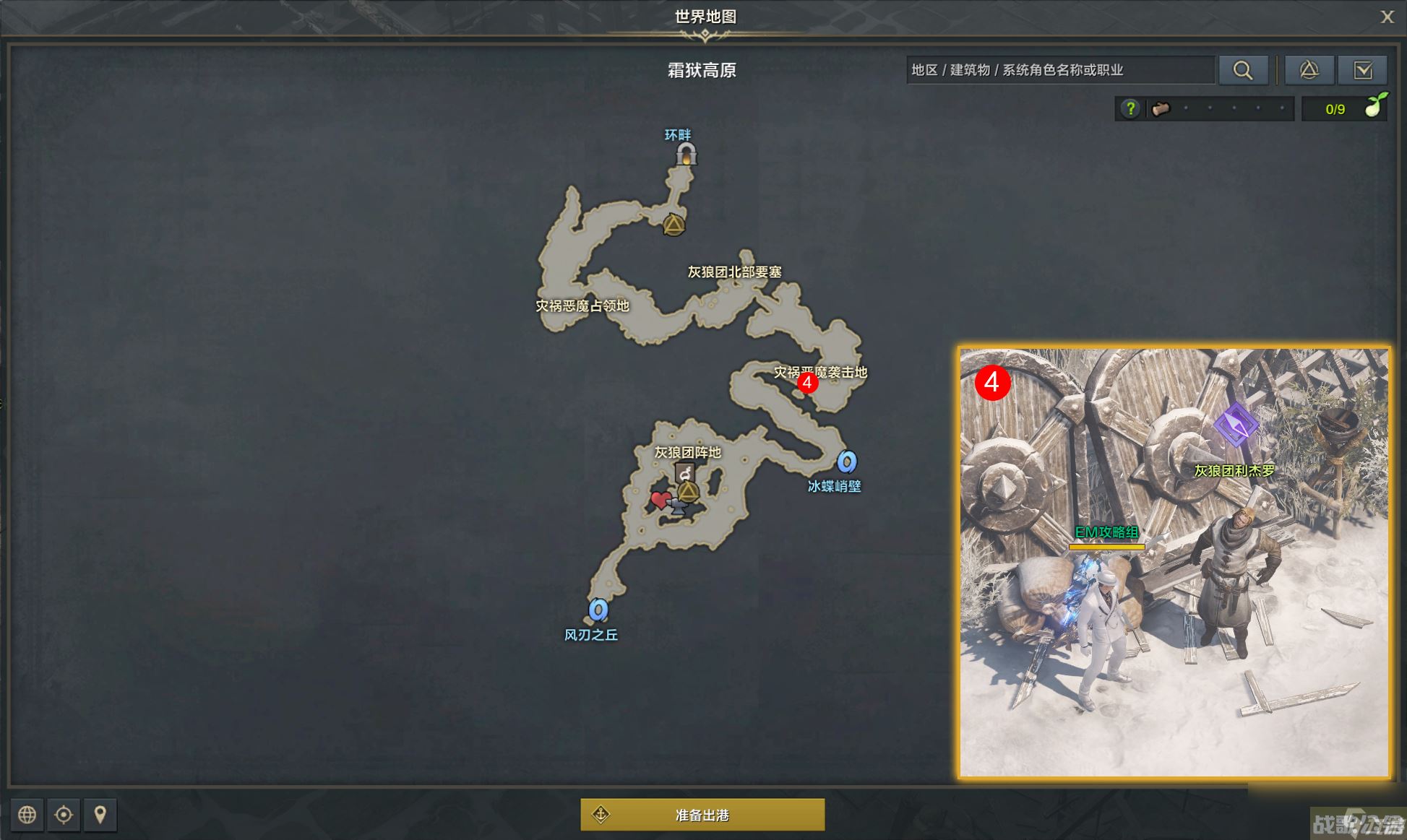
Task: Click the blue portal icon at 风刃之丘
Action: pos(598,610)
